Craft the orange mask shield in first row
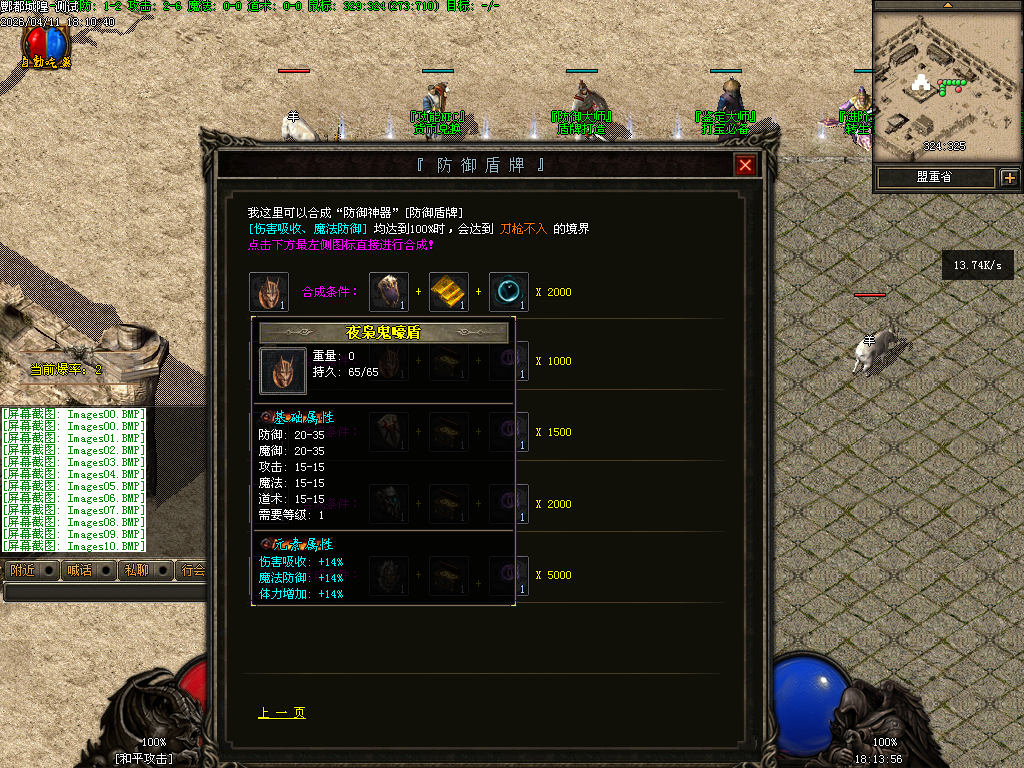This screenshot has width=1024, height=768. 269,292
